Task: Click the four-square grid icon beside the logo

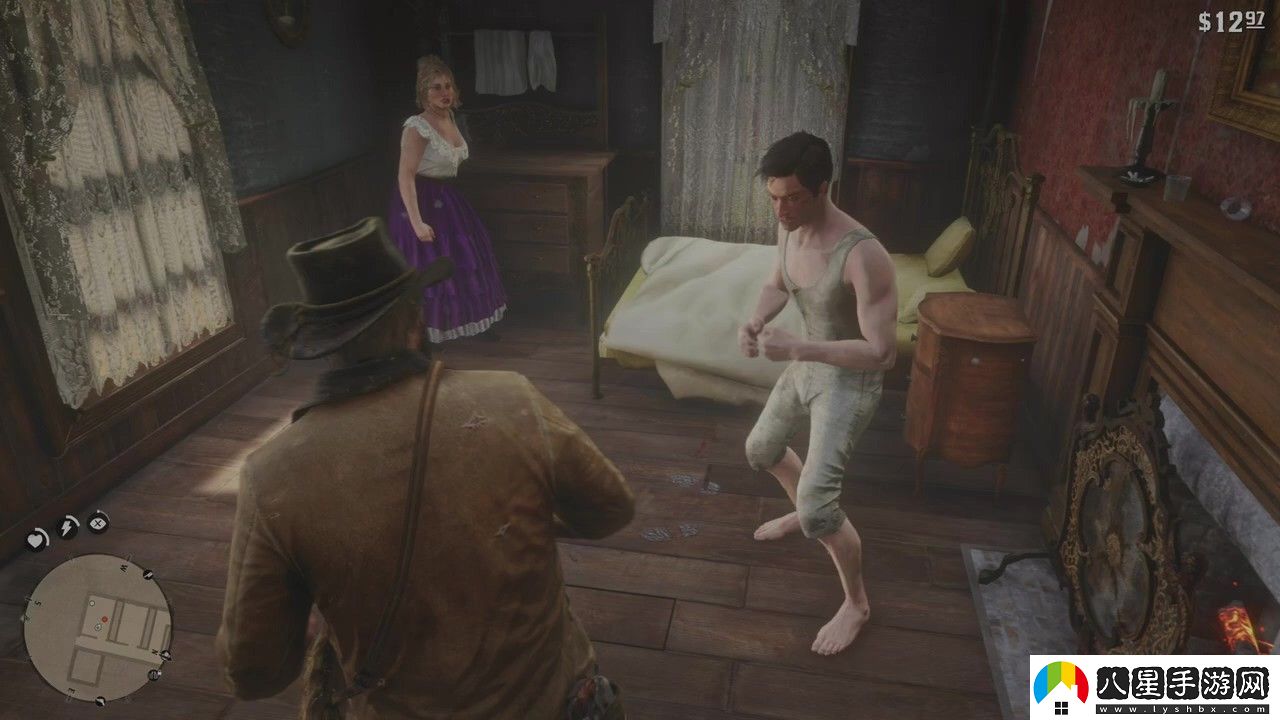Action: pos(1062,708)
